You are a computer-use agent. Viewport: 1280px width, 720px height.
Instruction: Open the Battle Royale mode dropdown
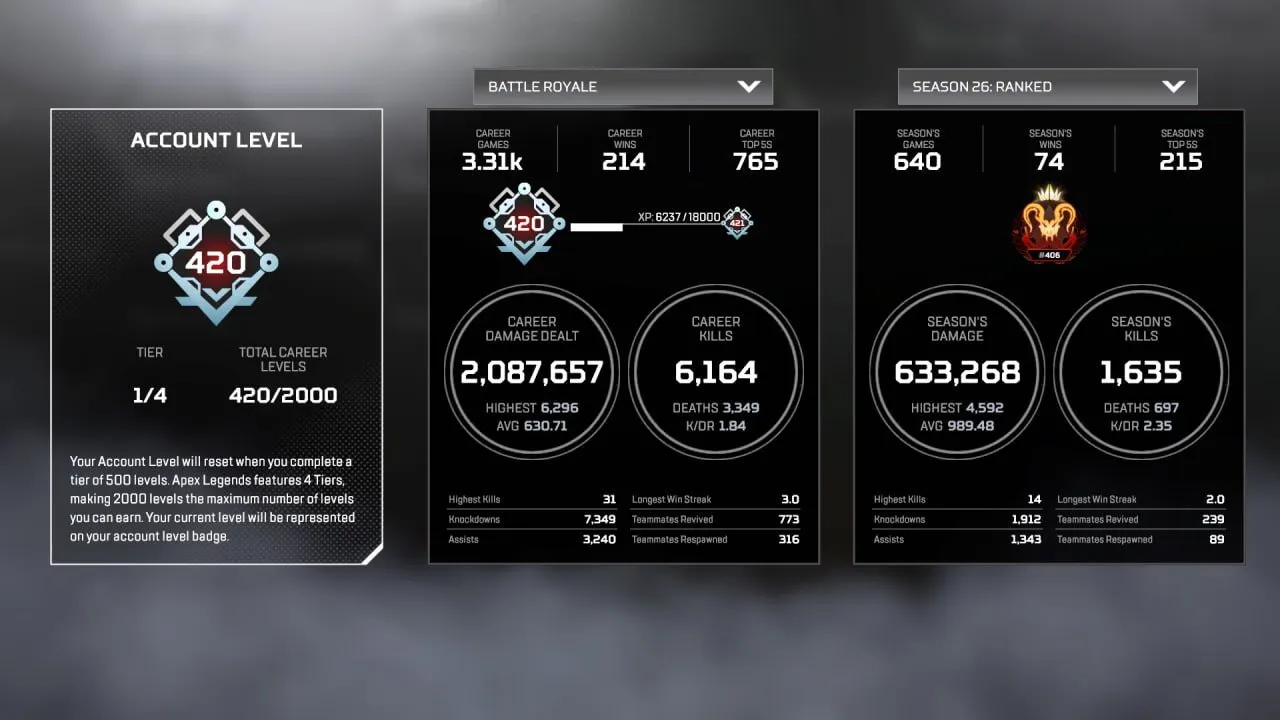pos(622,86)
